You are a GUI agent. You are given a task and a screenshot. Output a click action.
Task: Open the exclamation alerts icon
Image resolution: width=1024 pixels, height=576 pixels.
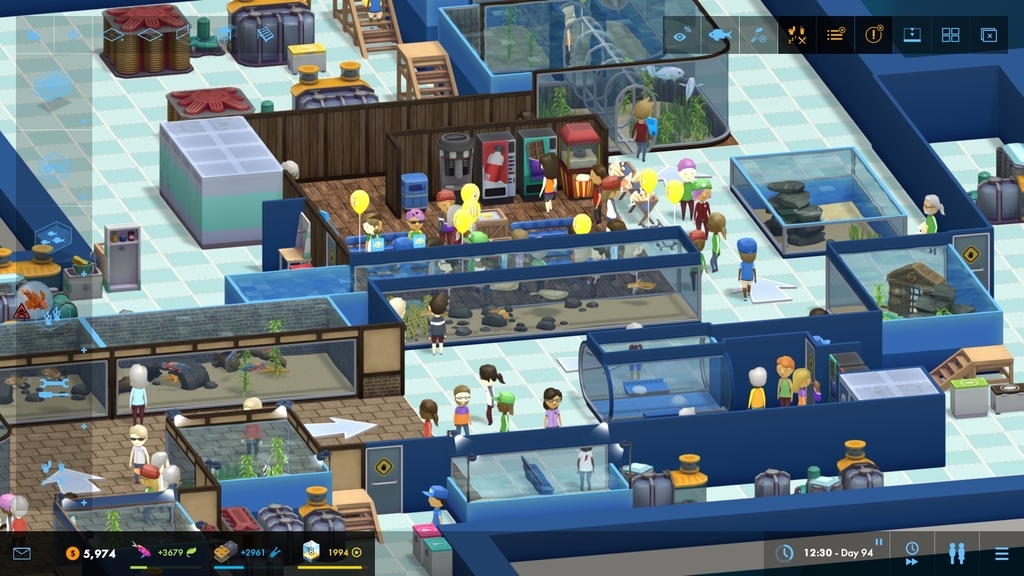(874, 35)
